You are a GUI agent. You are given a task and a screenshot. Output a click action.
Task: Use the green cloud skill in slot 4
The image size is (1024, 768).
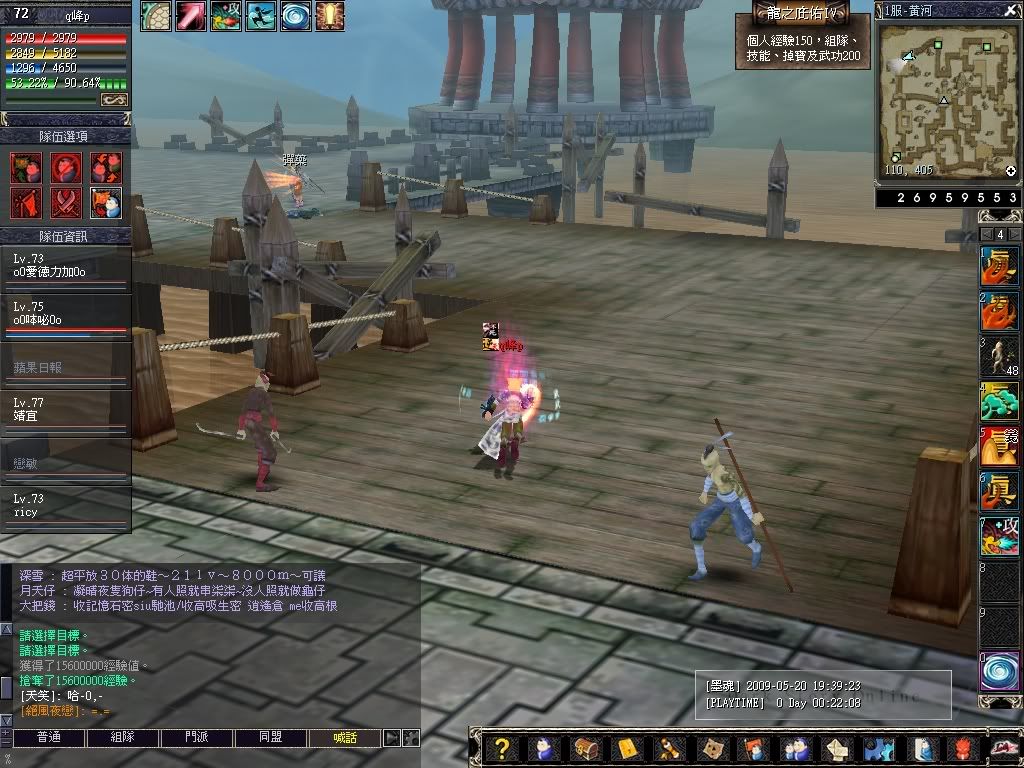(x=999, y=401)
